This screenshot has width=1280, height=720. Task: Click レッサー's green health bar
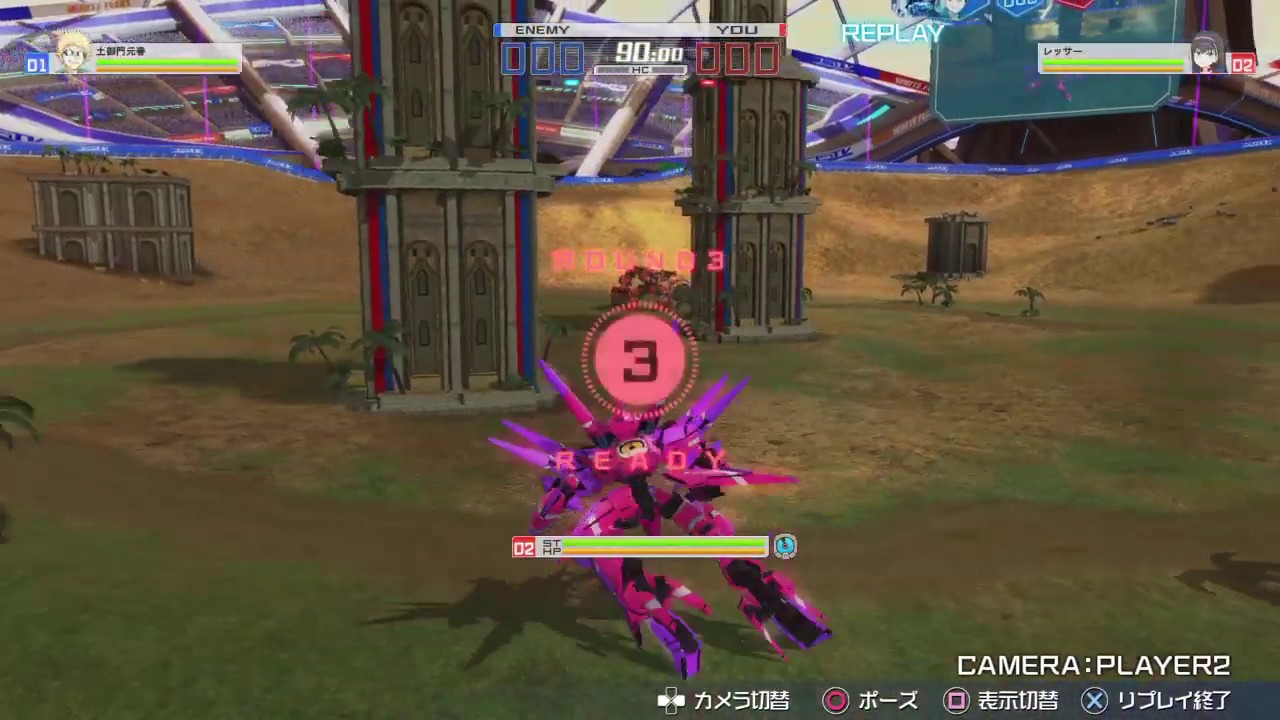pos(1113,62)
